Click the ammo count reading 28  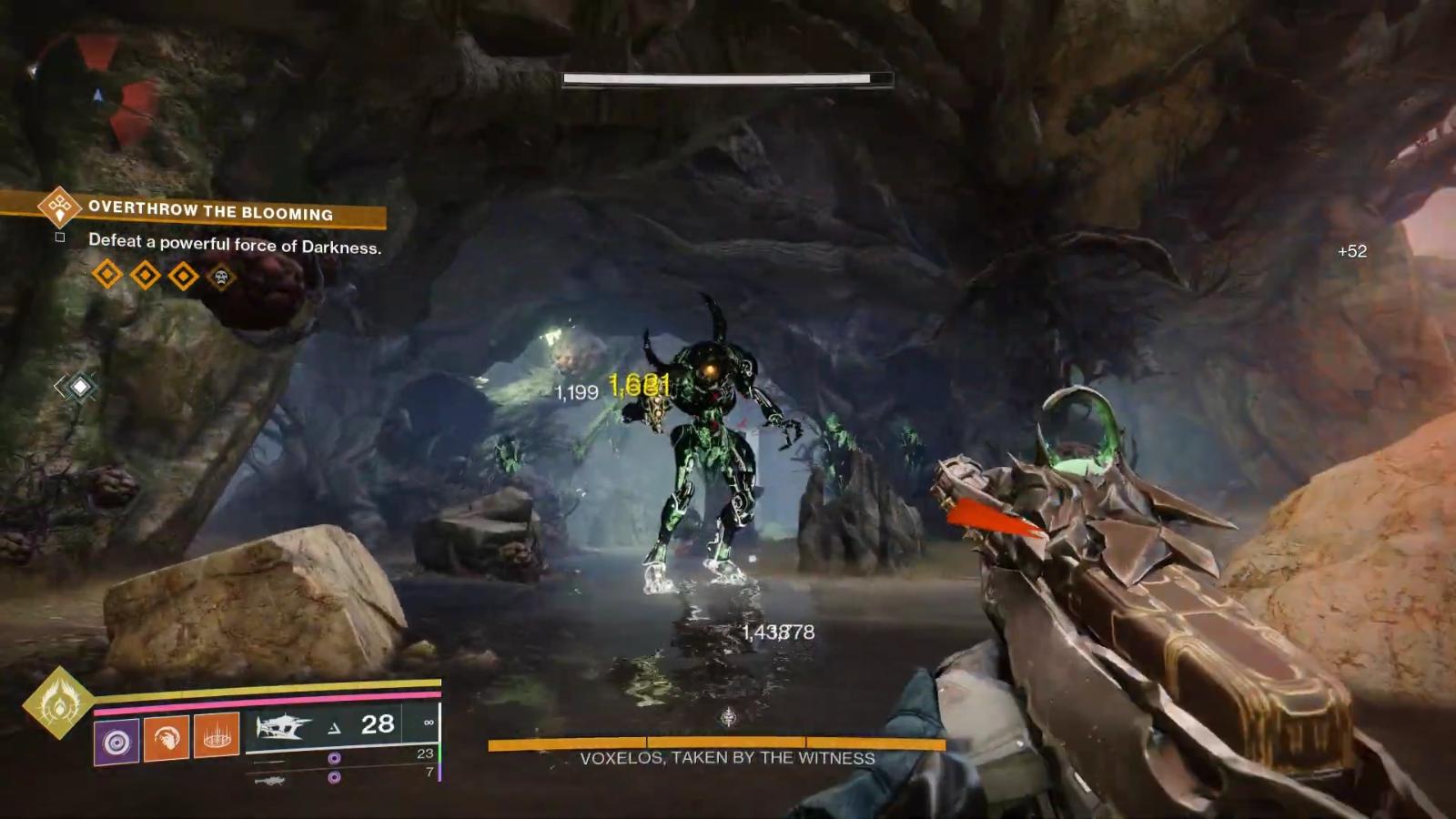pyautogui.click(x=378, y=725)
